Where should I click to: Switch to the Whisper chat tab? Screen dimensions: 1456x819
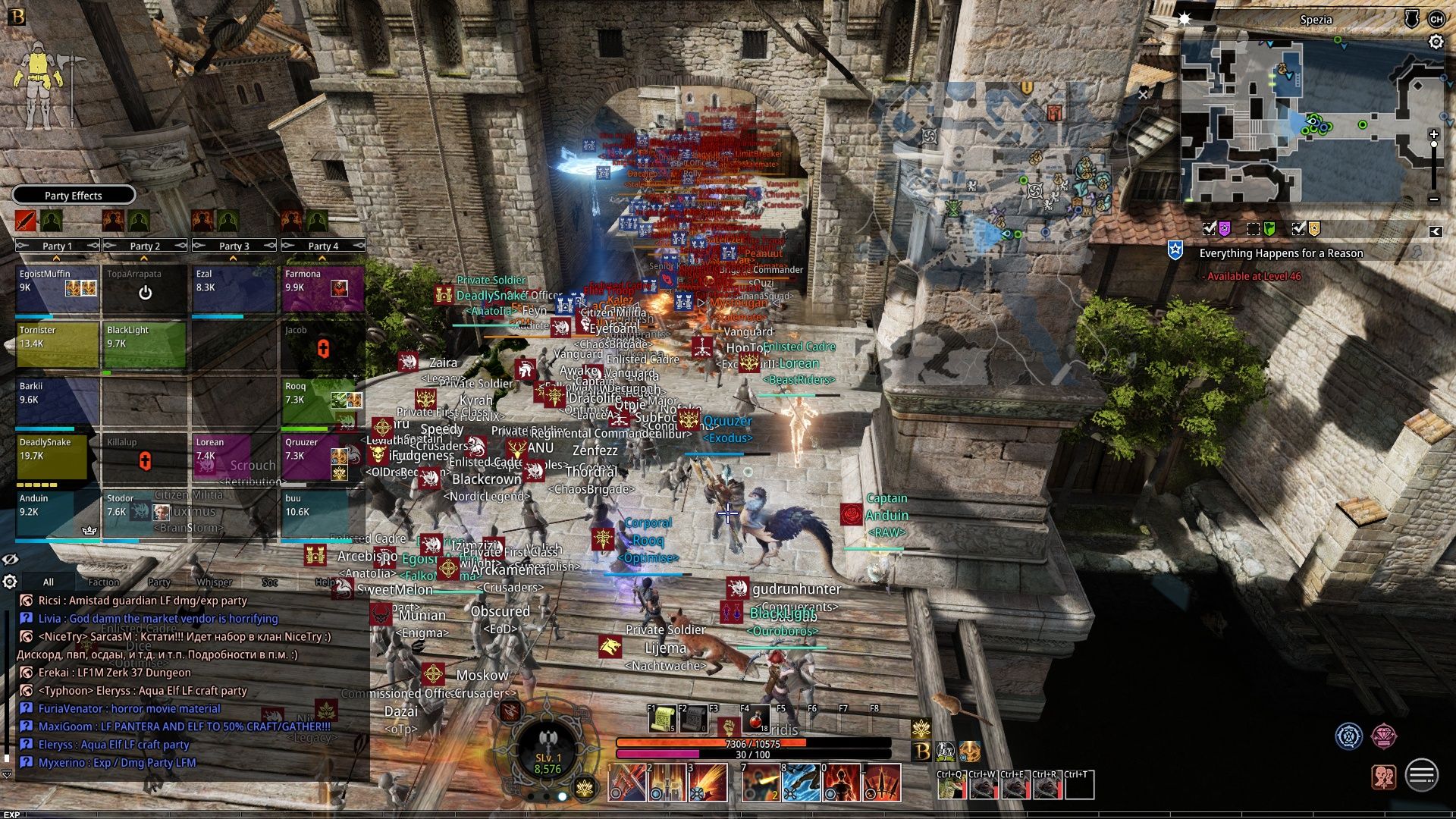pos(218,582)
